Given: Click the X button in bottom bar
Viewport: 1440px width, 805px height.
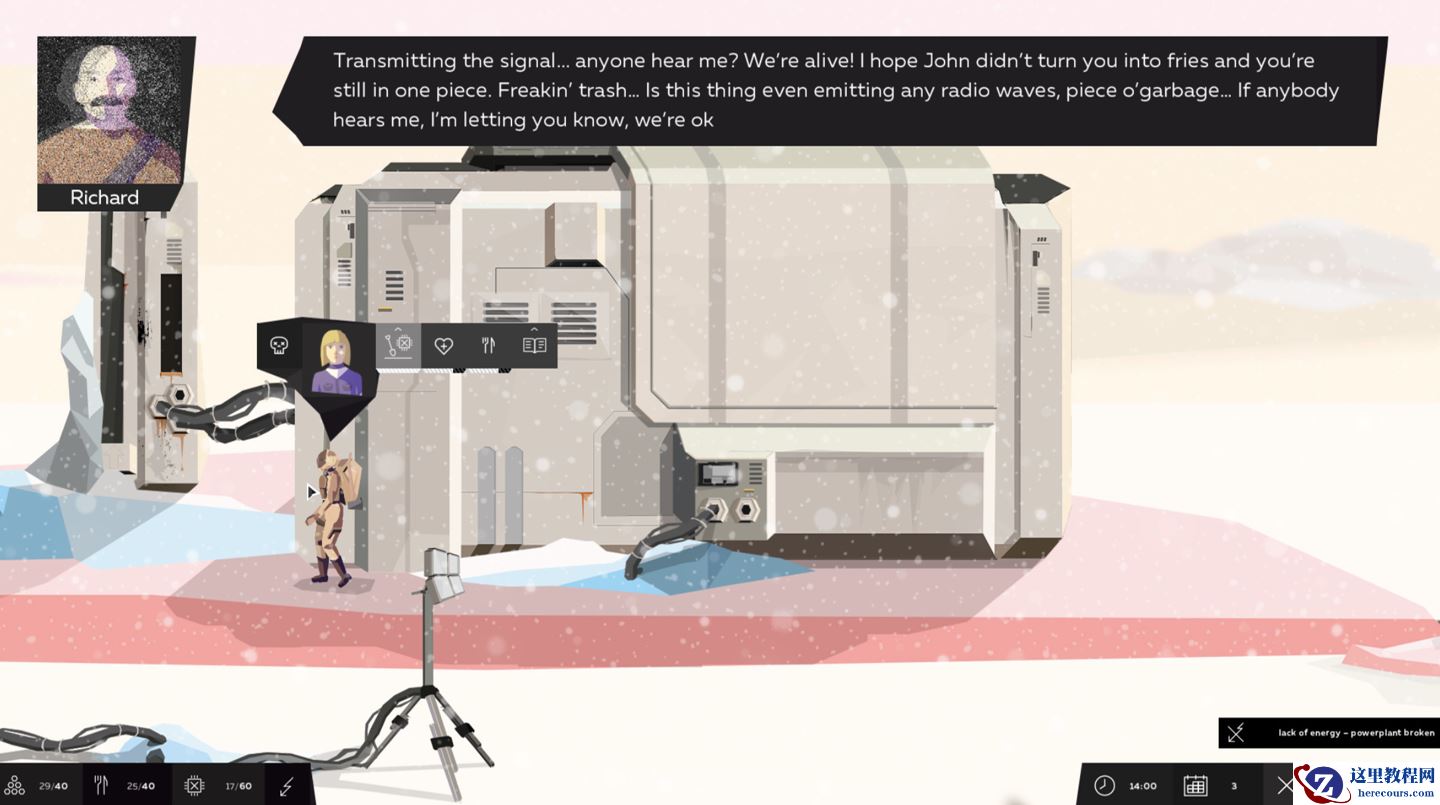Looking at the screenshot, I should coord(1285,785).
